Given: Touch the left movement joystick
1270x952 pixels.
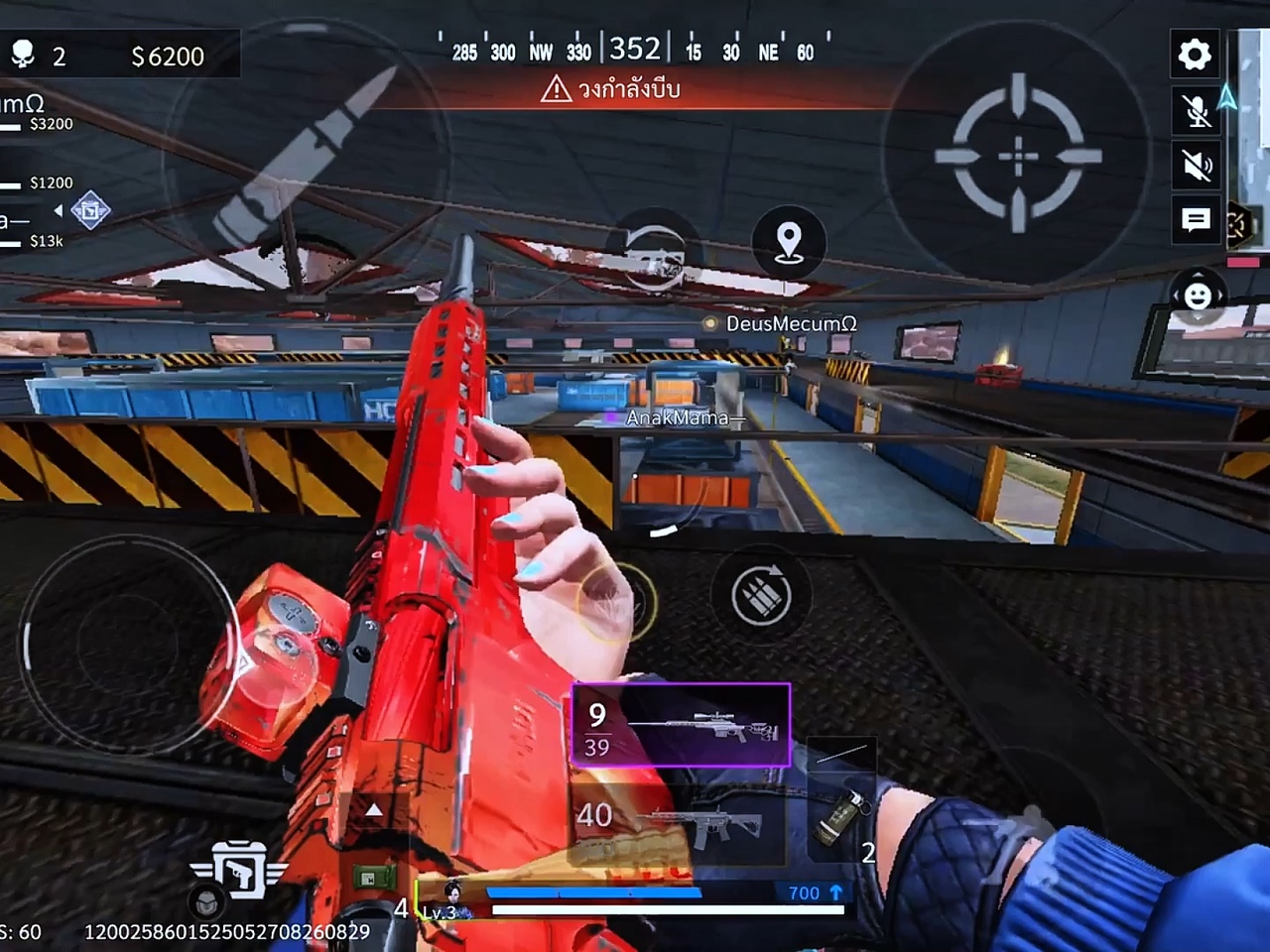Looking at the screenshot, I should pos(127,642).
